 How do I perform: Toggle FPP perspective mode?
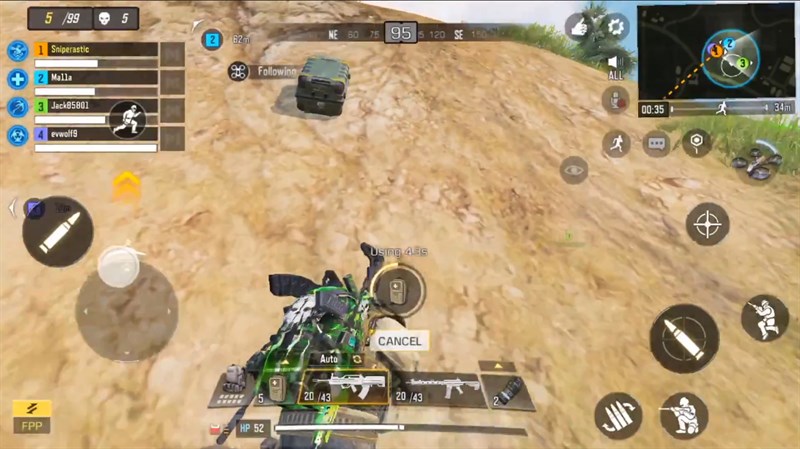pyautogui.click(x=32, y=416)
